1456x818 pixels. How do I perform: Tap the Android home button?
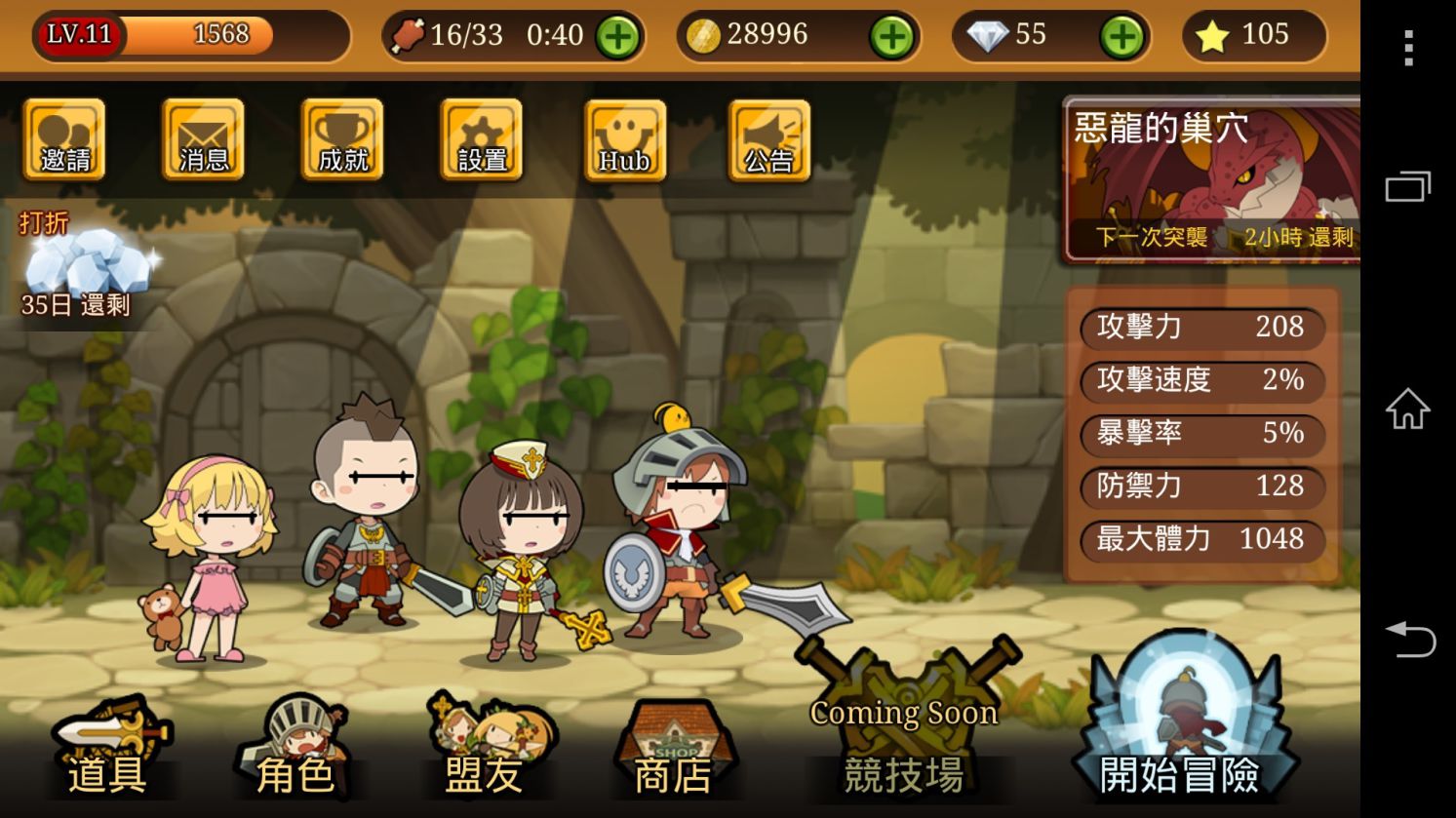coord(1408,409)
